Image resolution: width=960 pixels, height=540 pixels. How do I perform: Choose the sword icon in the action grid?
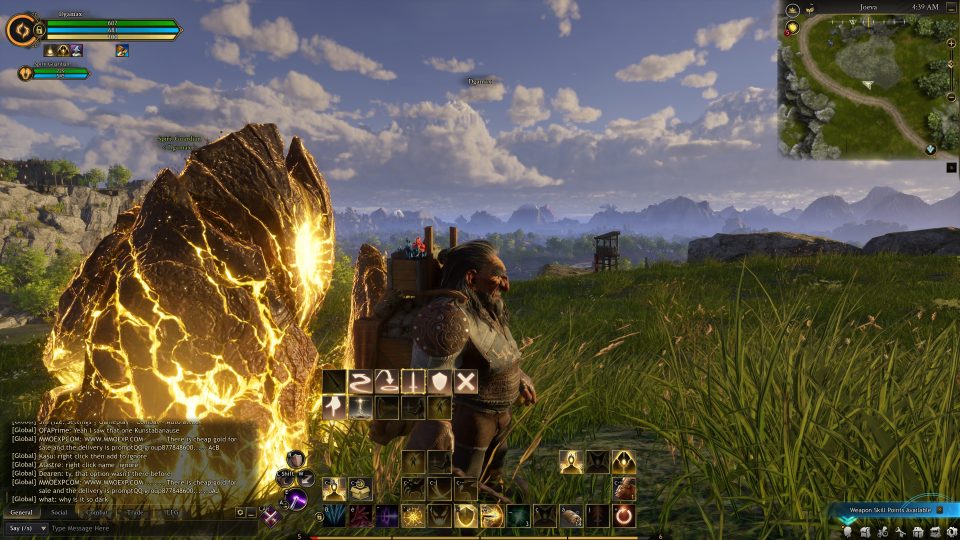(412, 380)
